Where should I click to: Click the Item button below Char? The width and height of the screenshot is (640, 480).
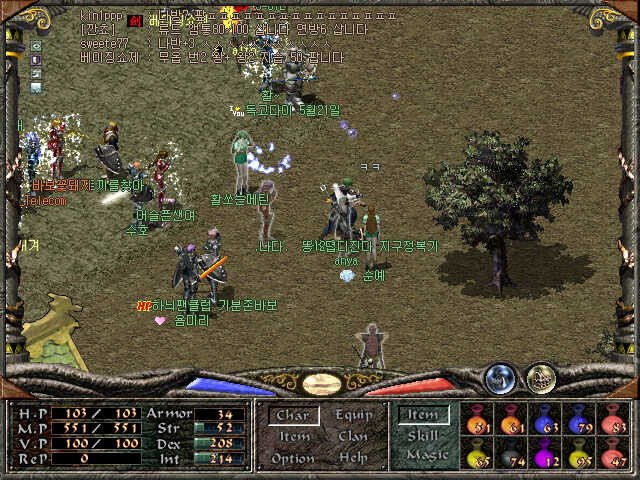(293, 436)
